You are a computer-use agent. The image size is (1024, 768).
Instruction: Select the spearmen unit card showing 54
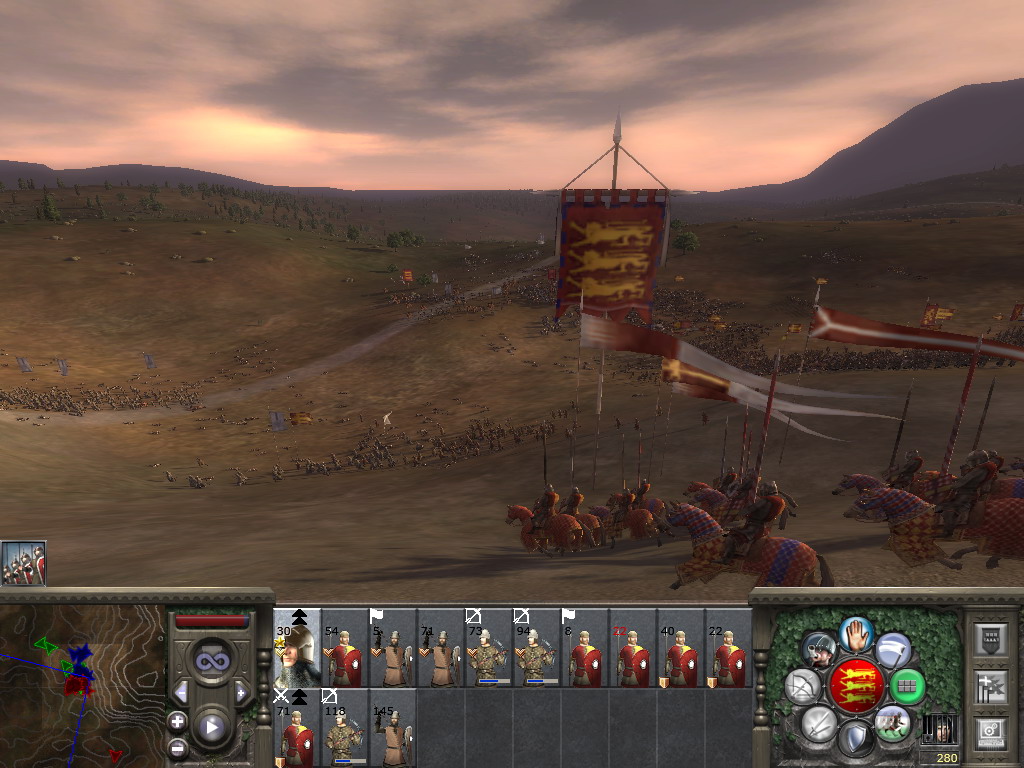345,648
